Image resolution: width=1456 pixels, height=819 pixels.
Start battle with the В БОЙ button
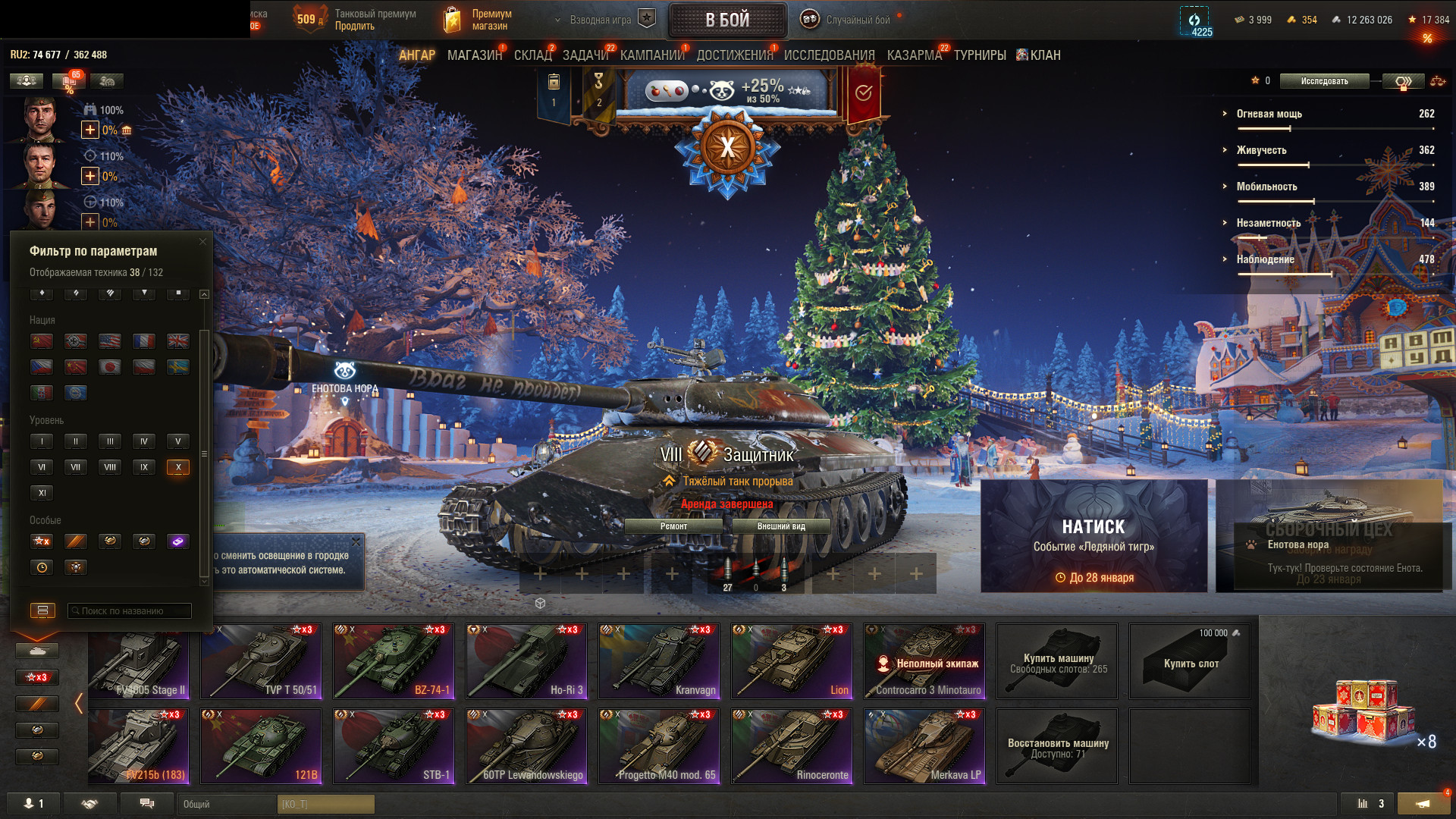click(x=727, y=20)
